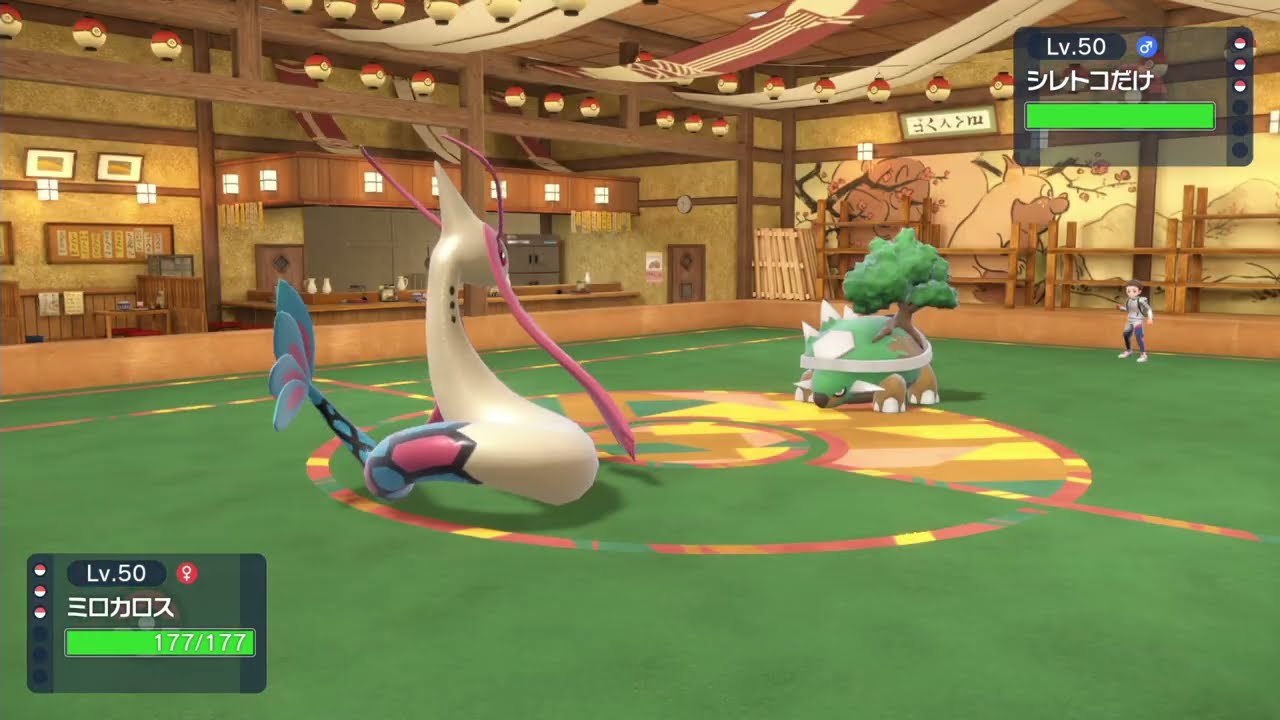Screen dimensions: 1280x720
Task: Select the opponent's name label シレトコだけ
Action: click(x=1090, y=80)
